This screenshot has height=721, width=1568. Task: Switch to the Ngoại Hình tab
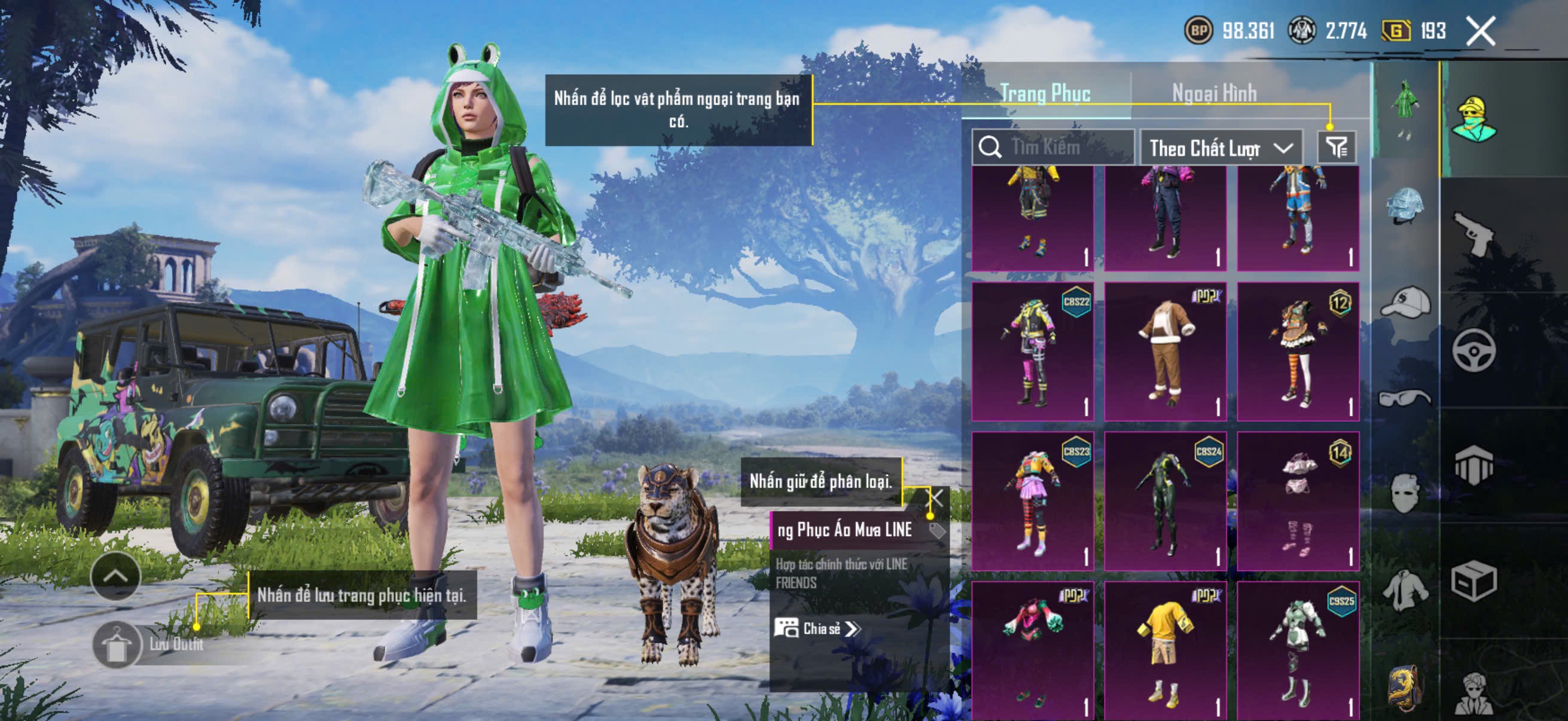click(1214, 94)
